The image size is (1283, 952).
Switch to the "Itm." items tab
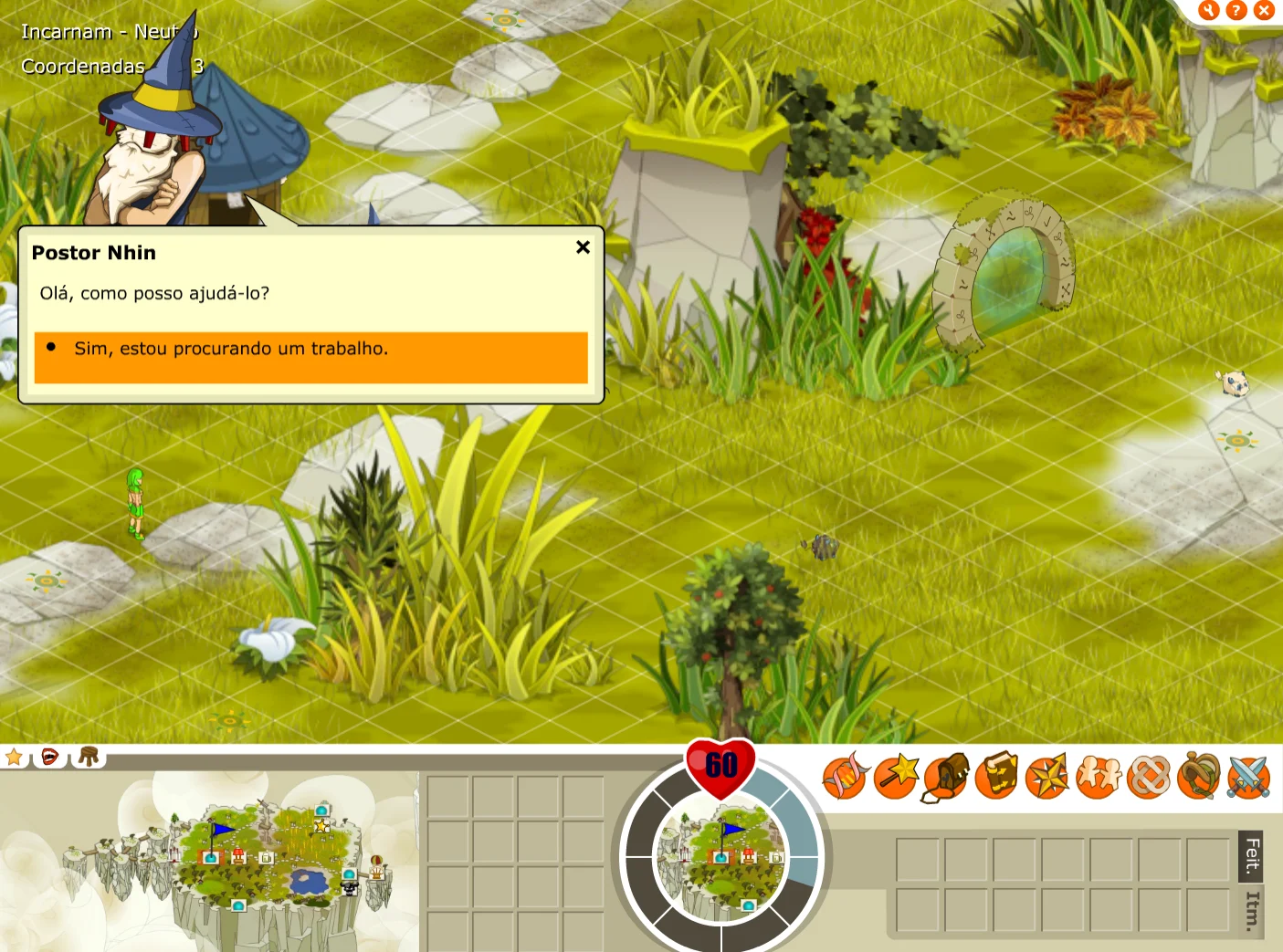[x=1252, y=910]
